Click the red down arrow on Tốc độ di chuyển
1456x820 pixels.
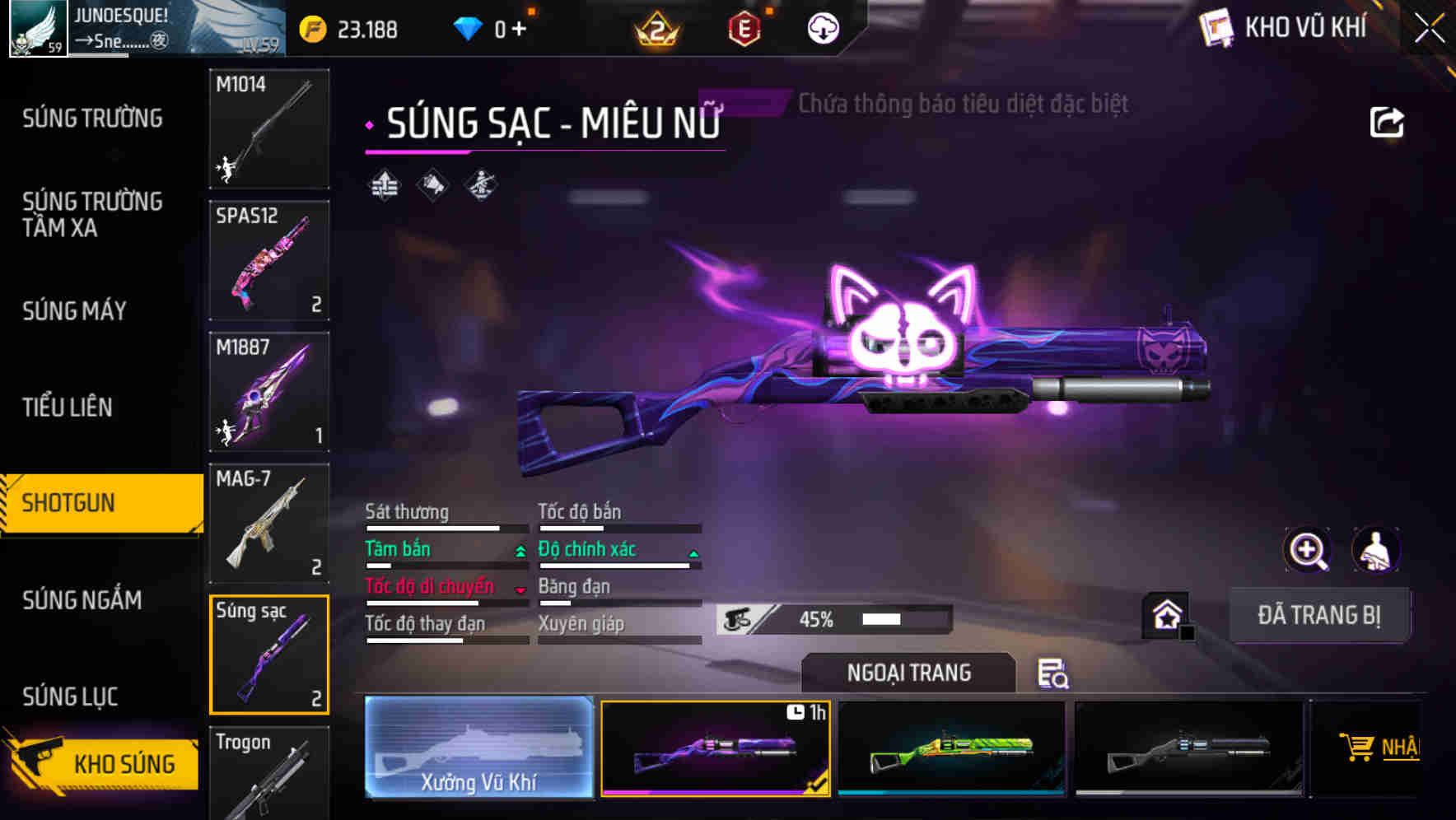[520, 589]
